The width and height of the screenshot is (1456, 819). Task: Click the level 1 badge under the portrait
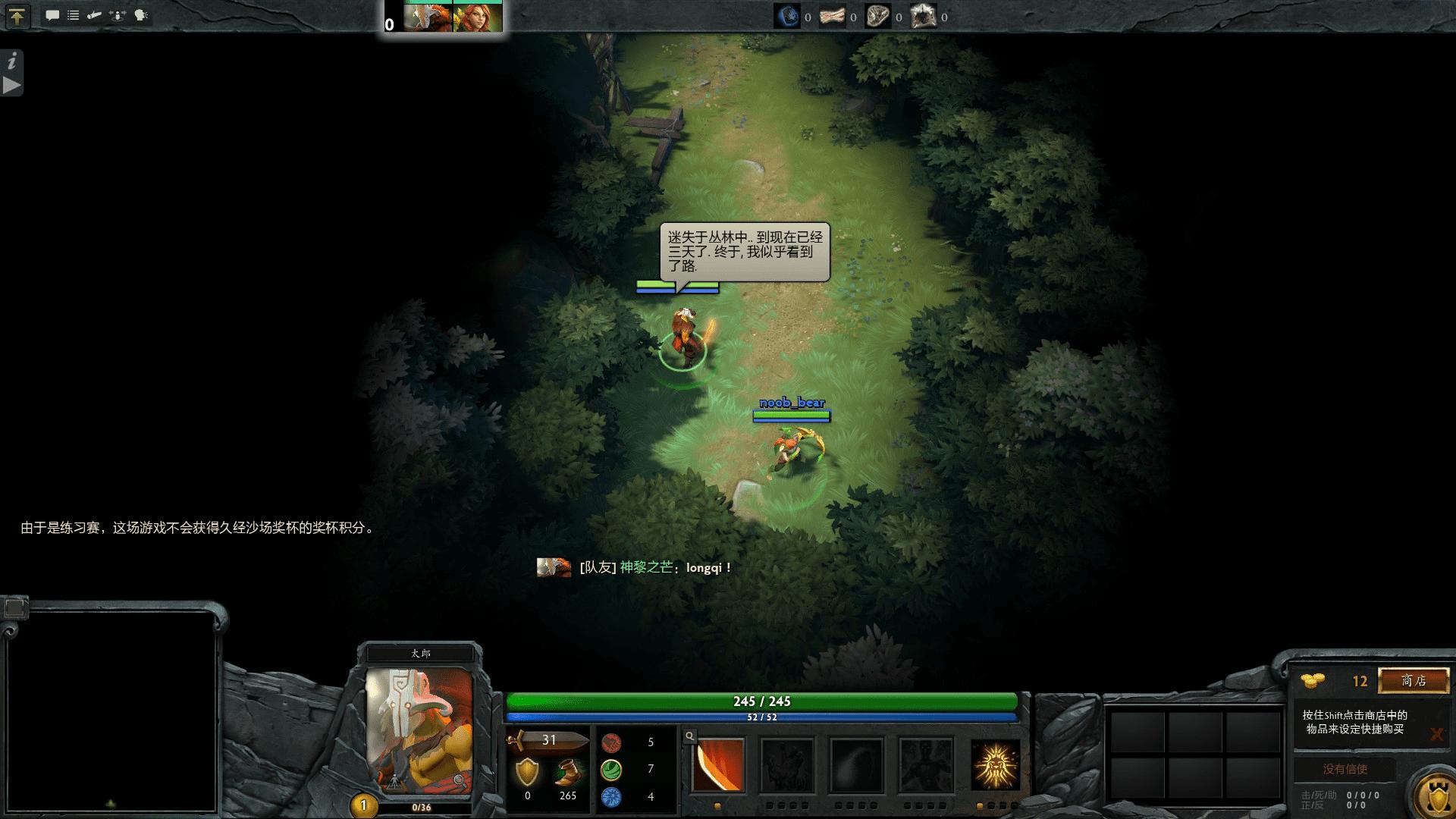tap(363, 805)
